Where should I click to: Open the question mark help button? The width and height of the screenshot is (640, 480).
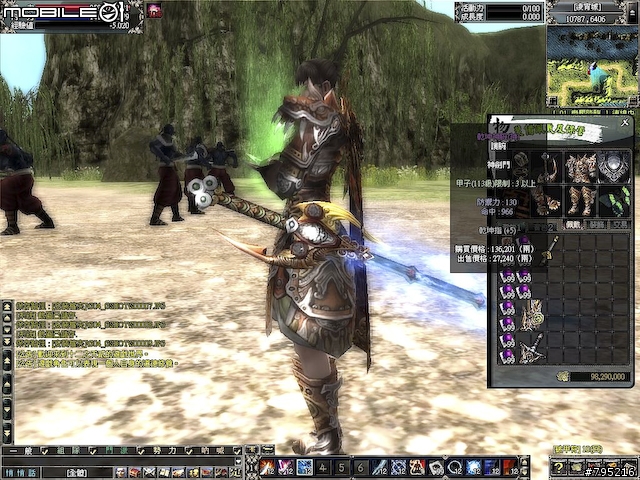point(560,468)
